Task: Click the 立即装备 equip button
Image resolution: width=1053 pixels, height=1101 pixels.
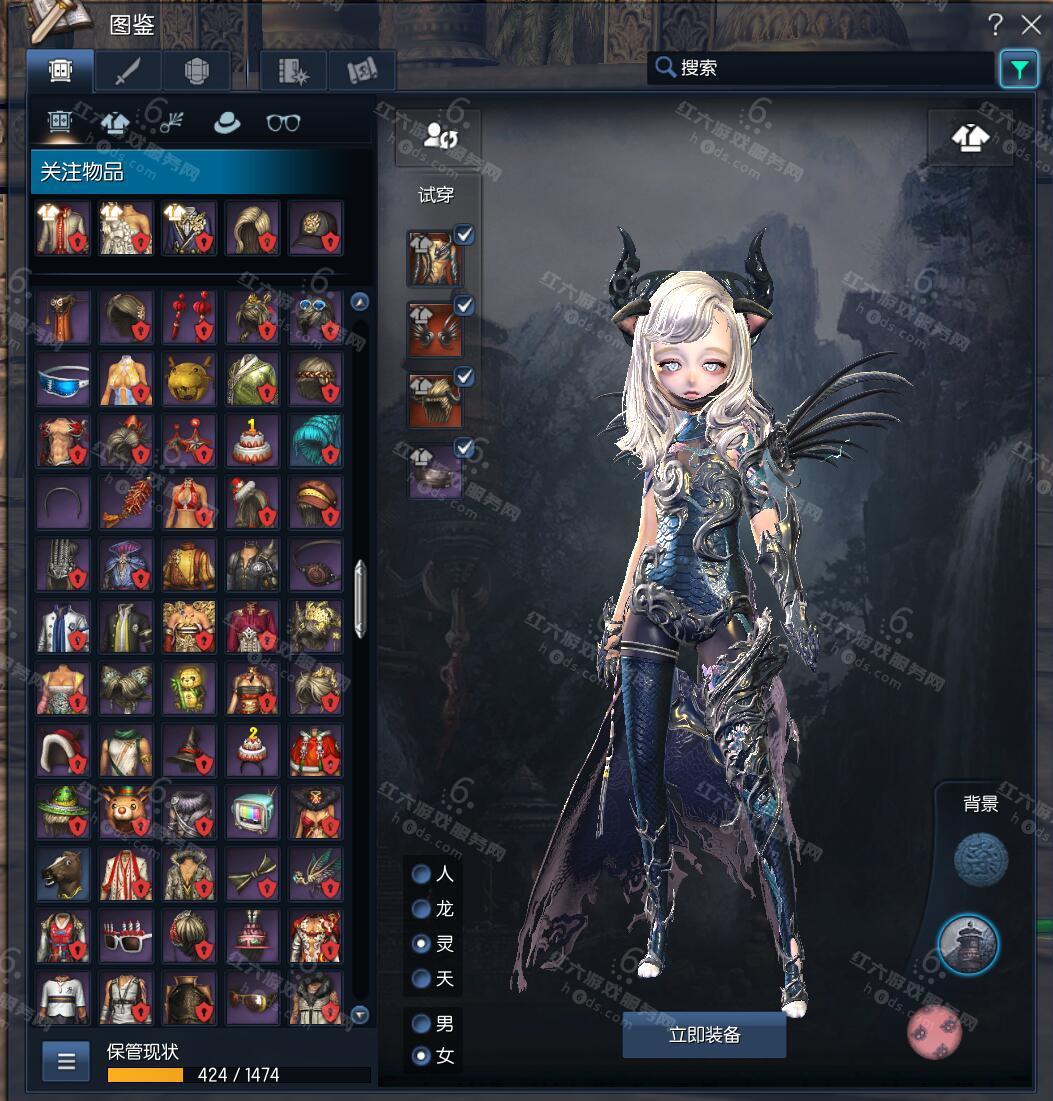Action: [704, 1035]
